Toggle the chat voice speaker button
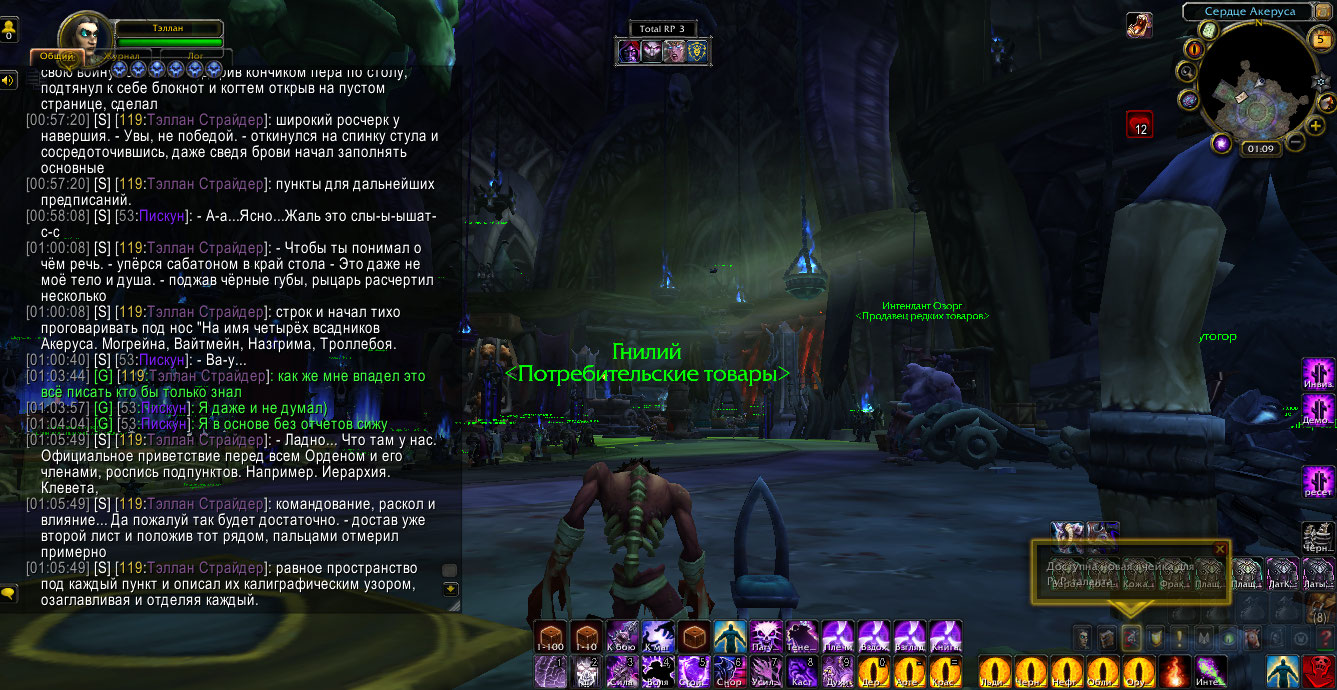 click(x=9, y=80)
